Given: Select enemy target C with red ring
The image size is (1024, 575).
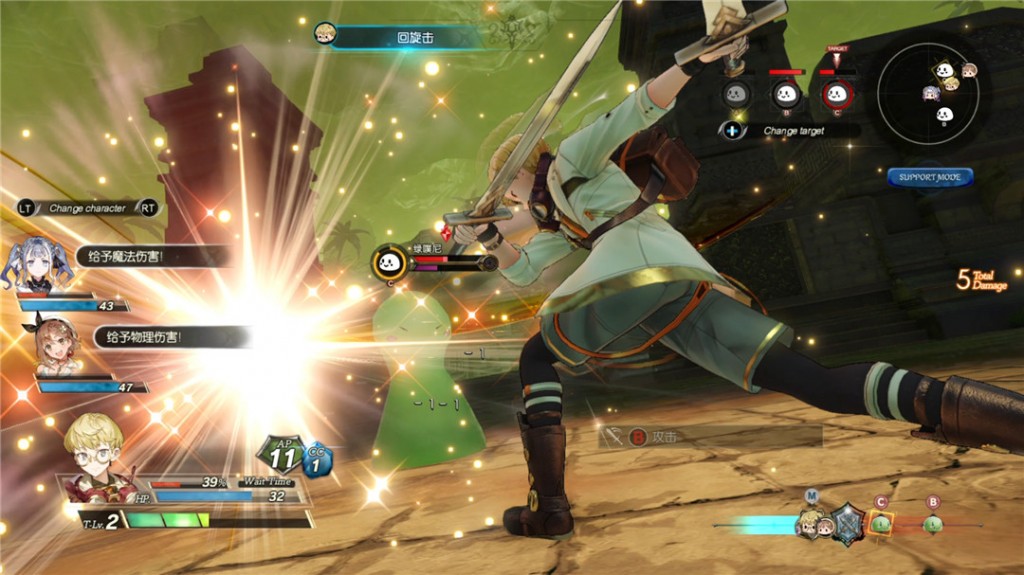Looking at the screenshot, I should point(837,95).
